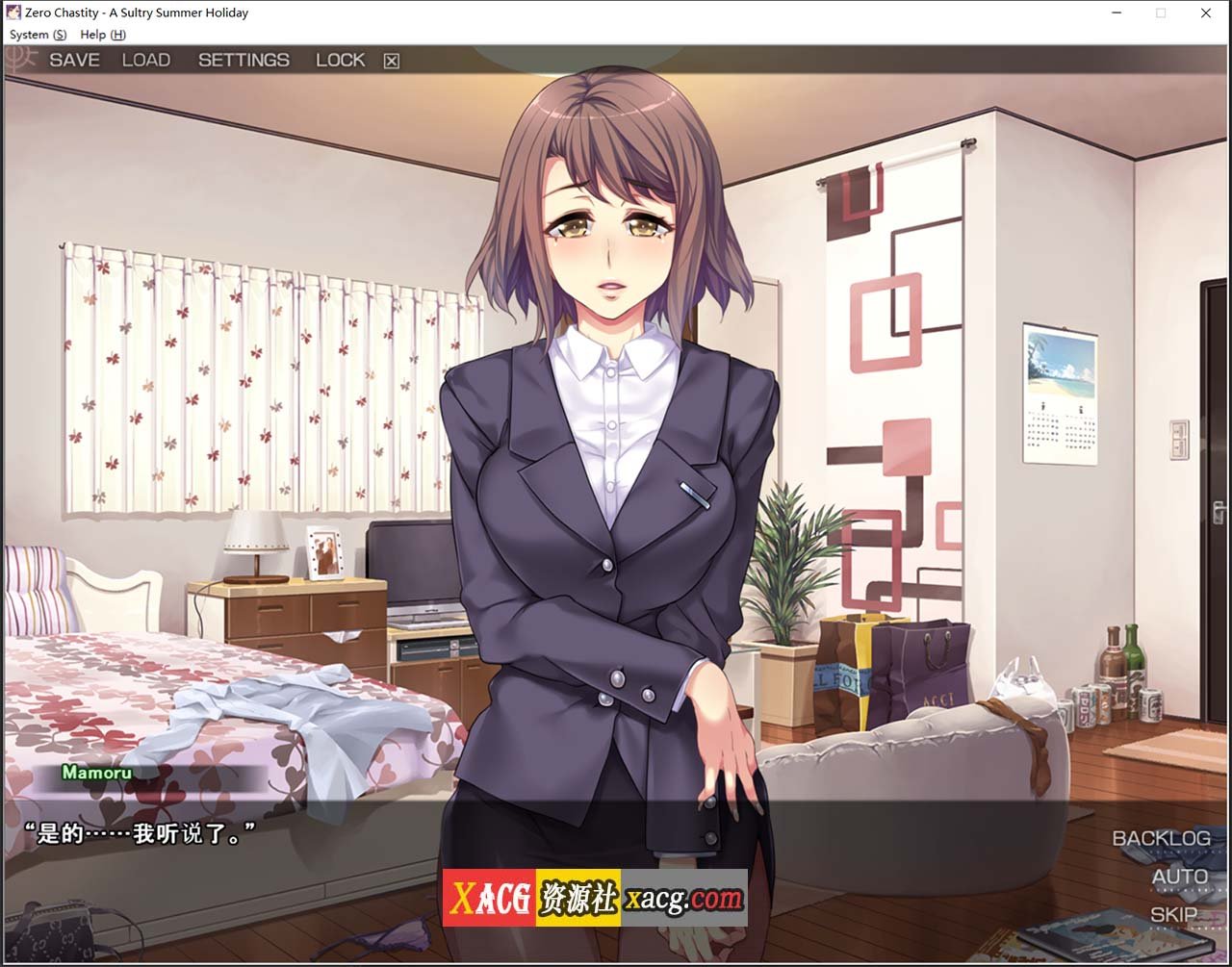Hide the top bar with the X box
This screenshot has width=1232, height=967.
[x=391, y=61]
